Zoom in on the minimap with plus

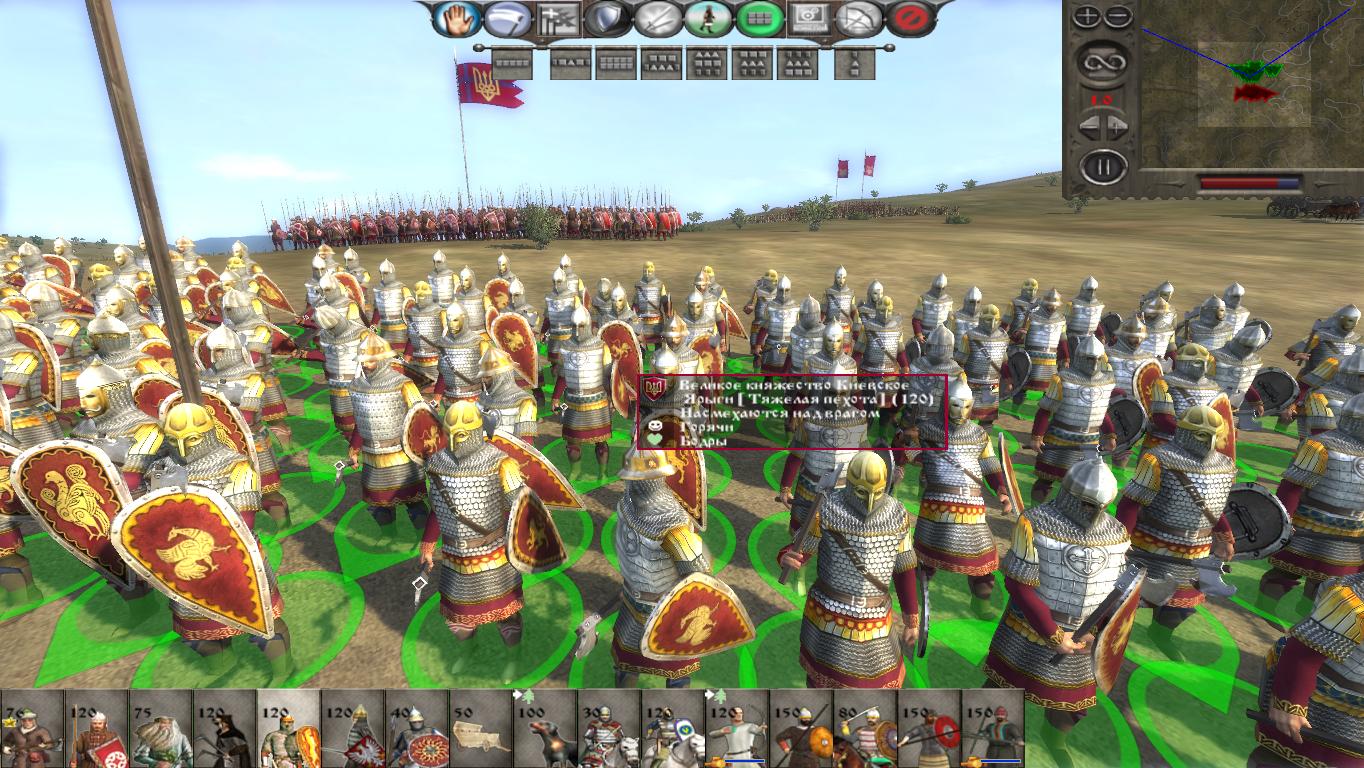1087,16
